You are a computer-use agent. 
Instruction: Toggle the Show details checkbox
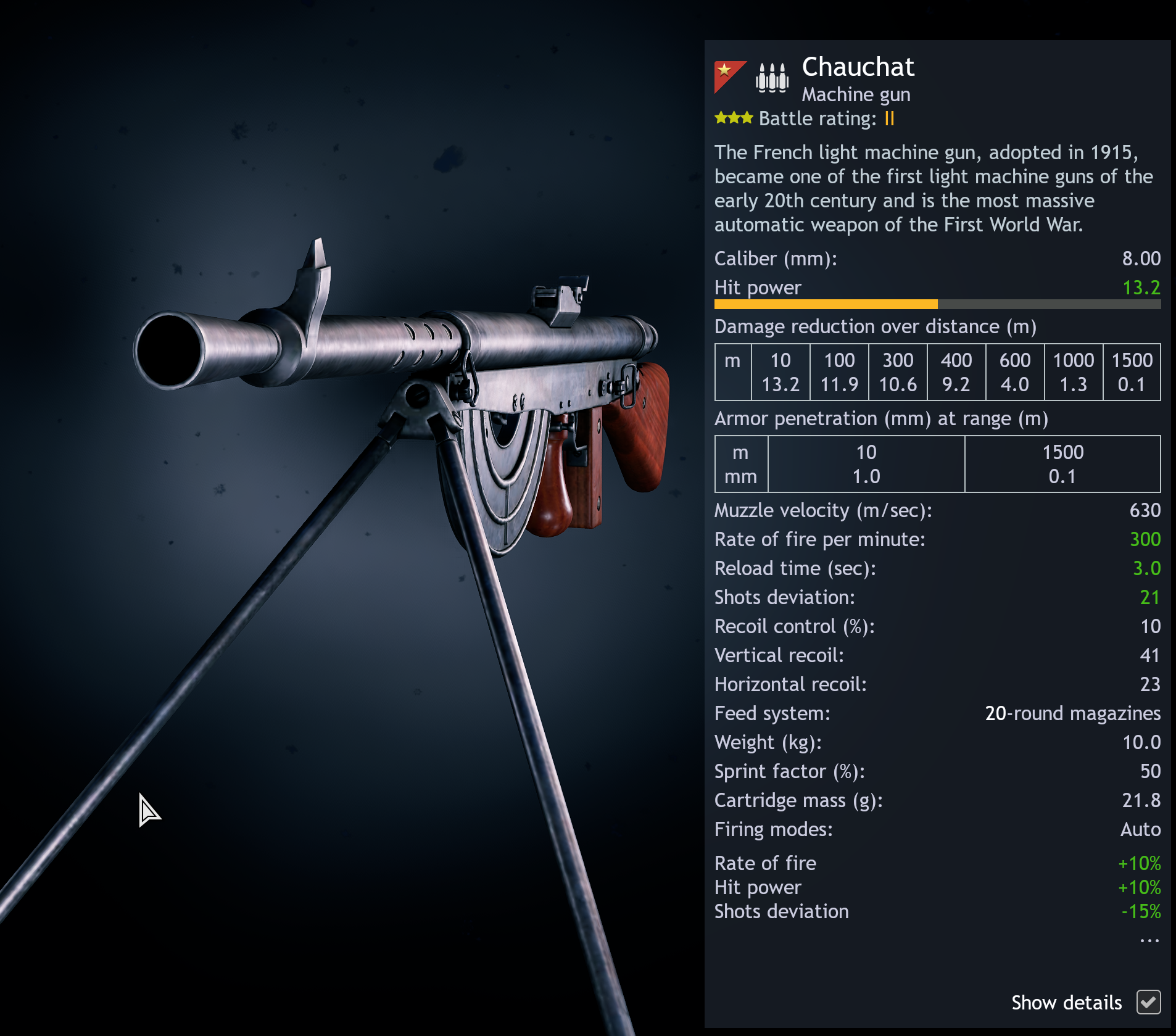1148,1002
